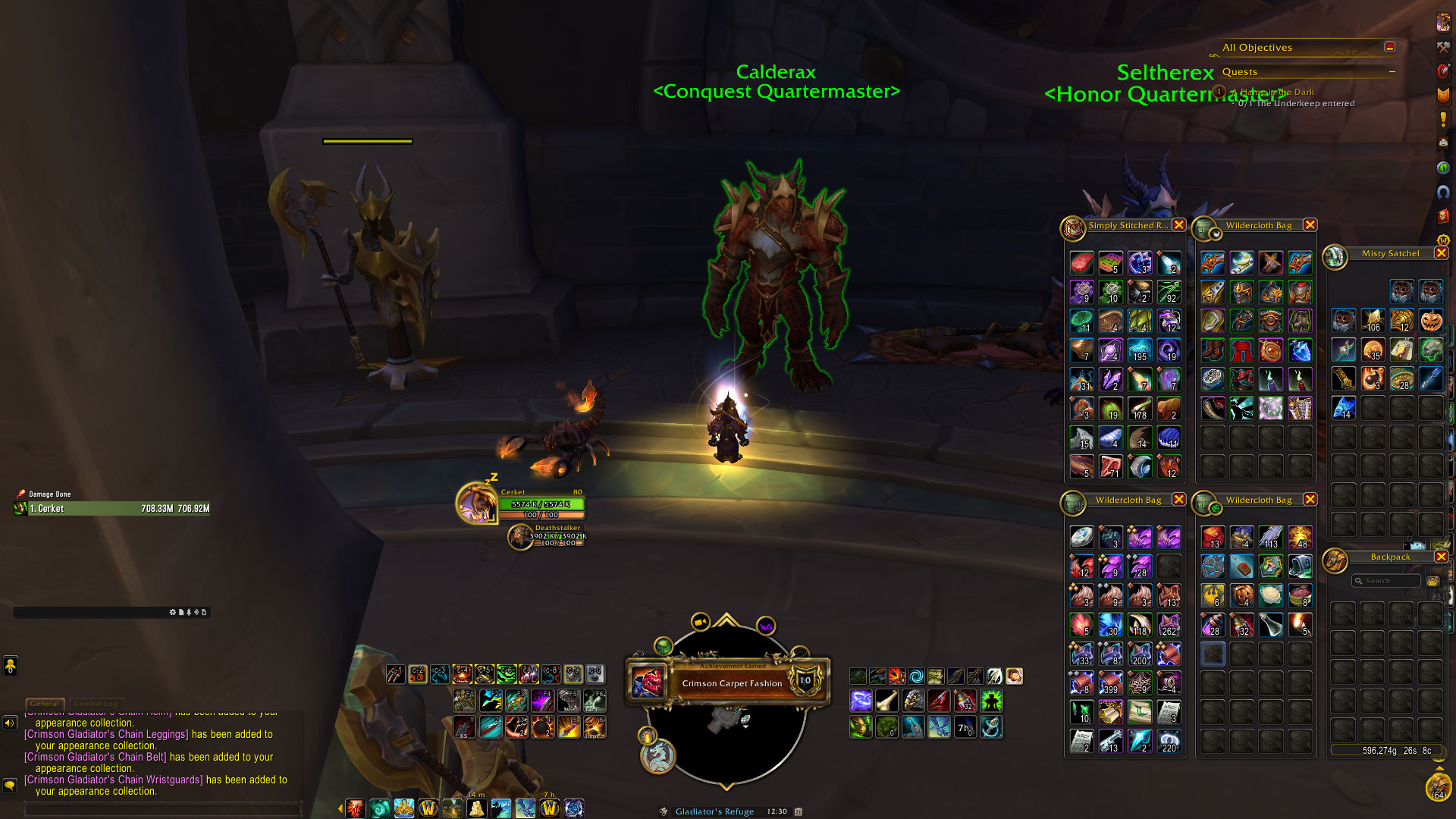Viewport: 1456px width, 819px height.
Task: Open the Crimson Carpet Fashion achievement alert
Action: 731,682
